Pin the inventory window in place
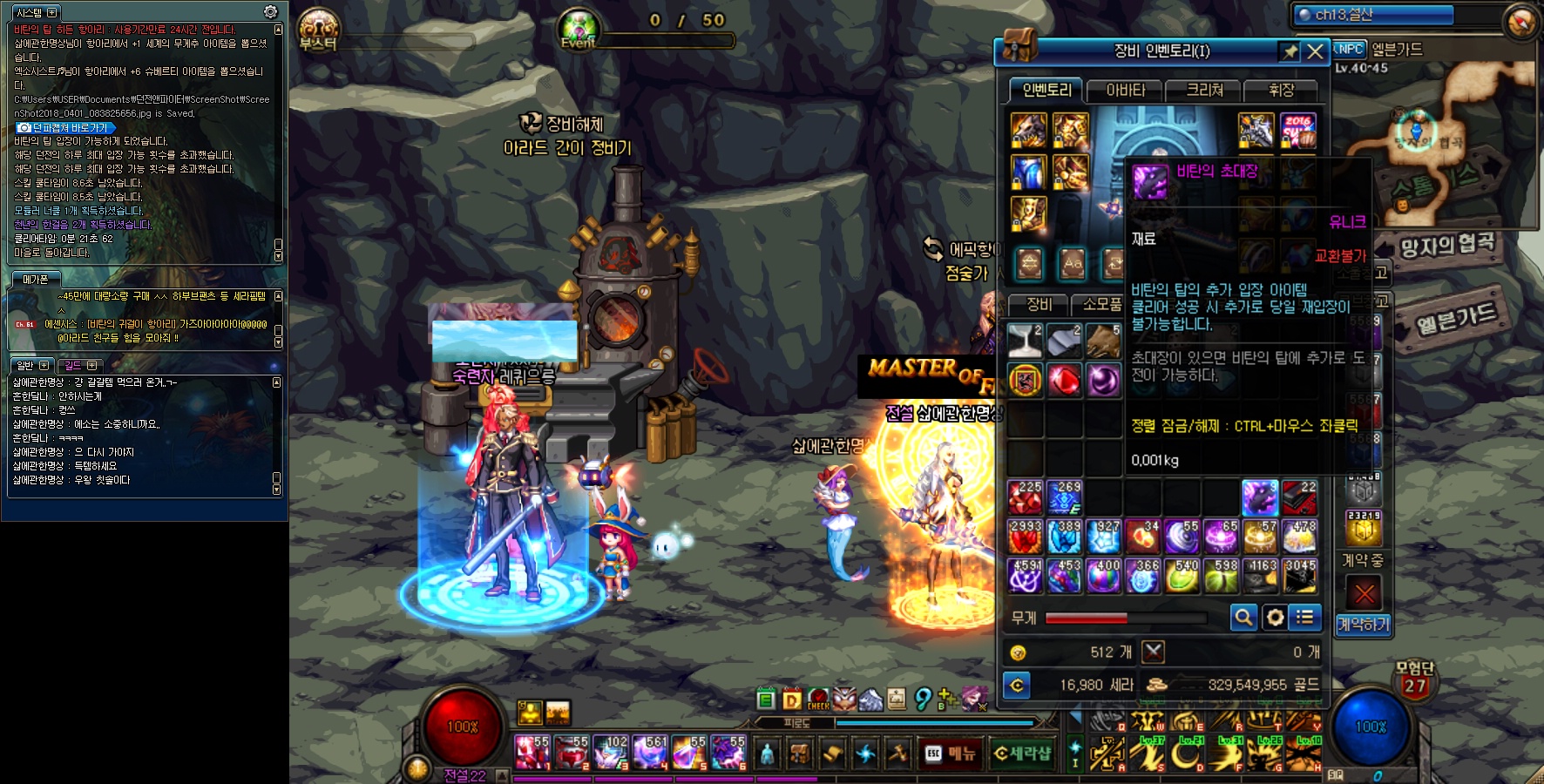Screen dimensions: 1544x784 coord(1289,52)
